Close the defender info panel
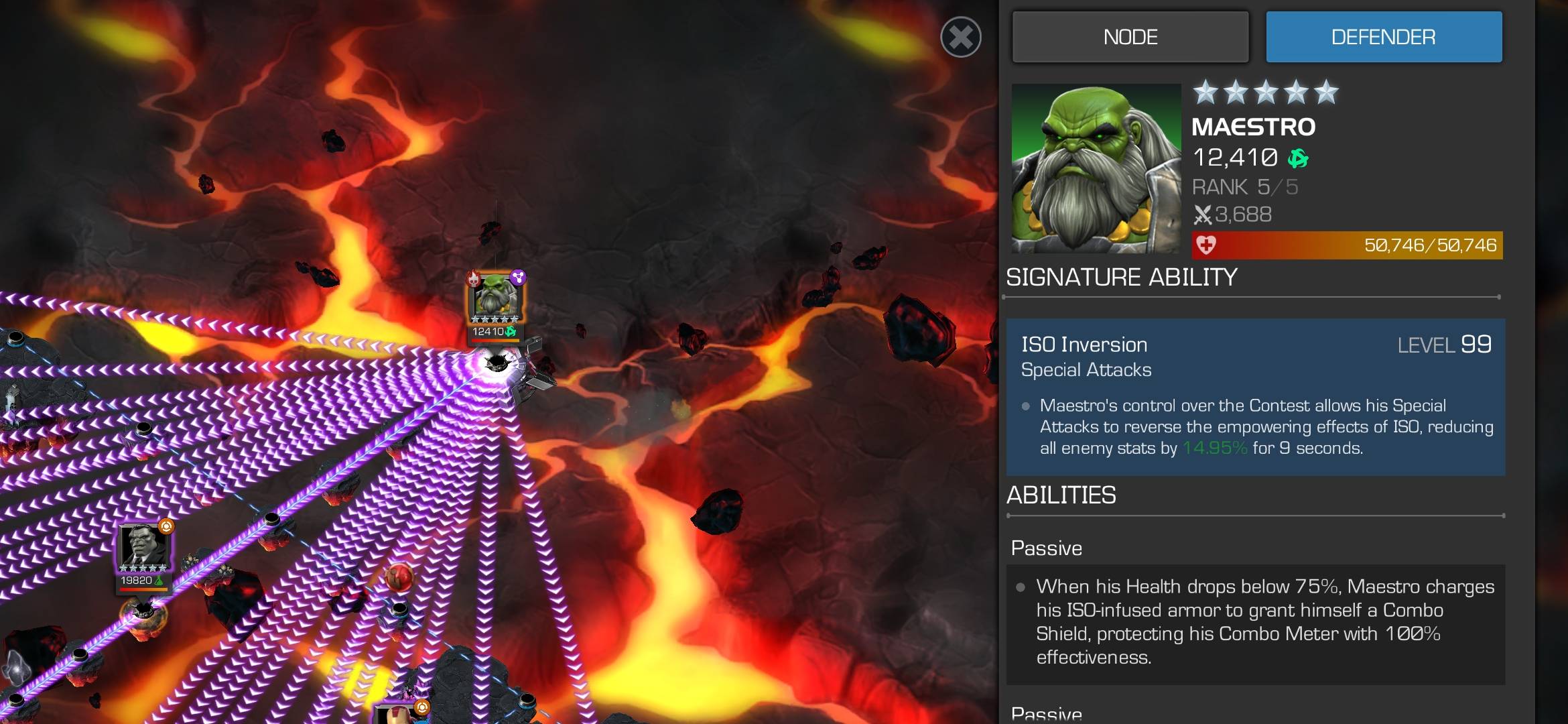Screen dimensions: 1568x724 (x=960, y=37)
